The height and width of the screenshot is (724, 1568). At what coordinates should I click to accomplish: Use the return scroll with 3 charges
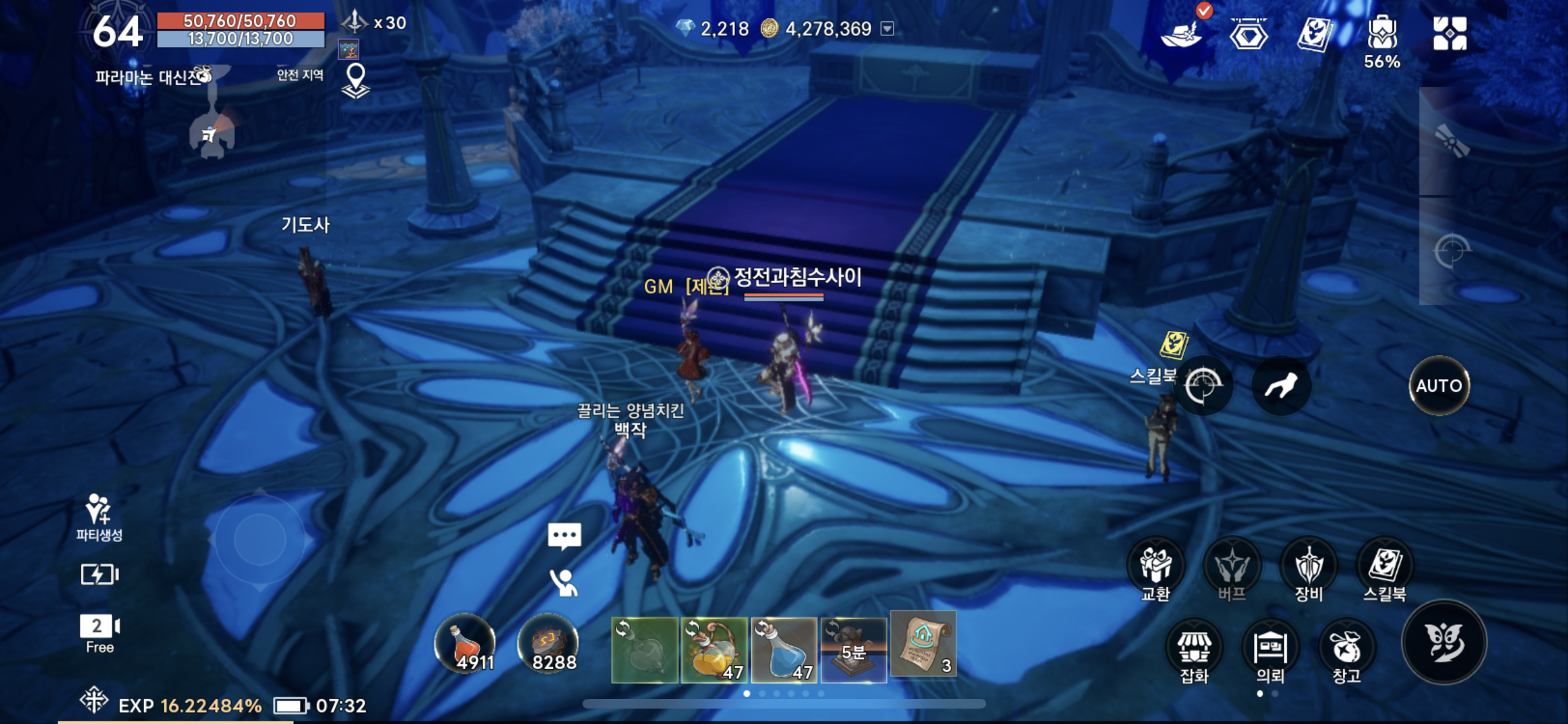pos(923,644)
